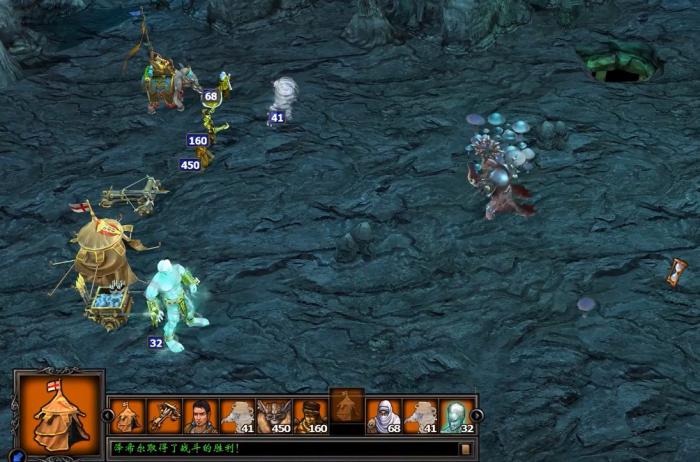Click the right arrow of the turn bar

tap(477, 415)
